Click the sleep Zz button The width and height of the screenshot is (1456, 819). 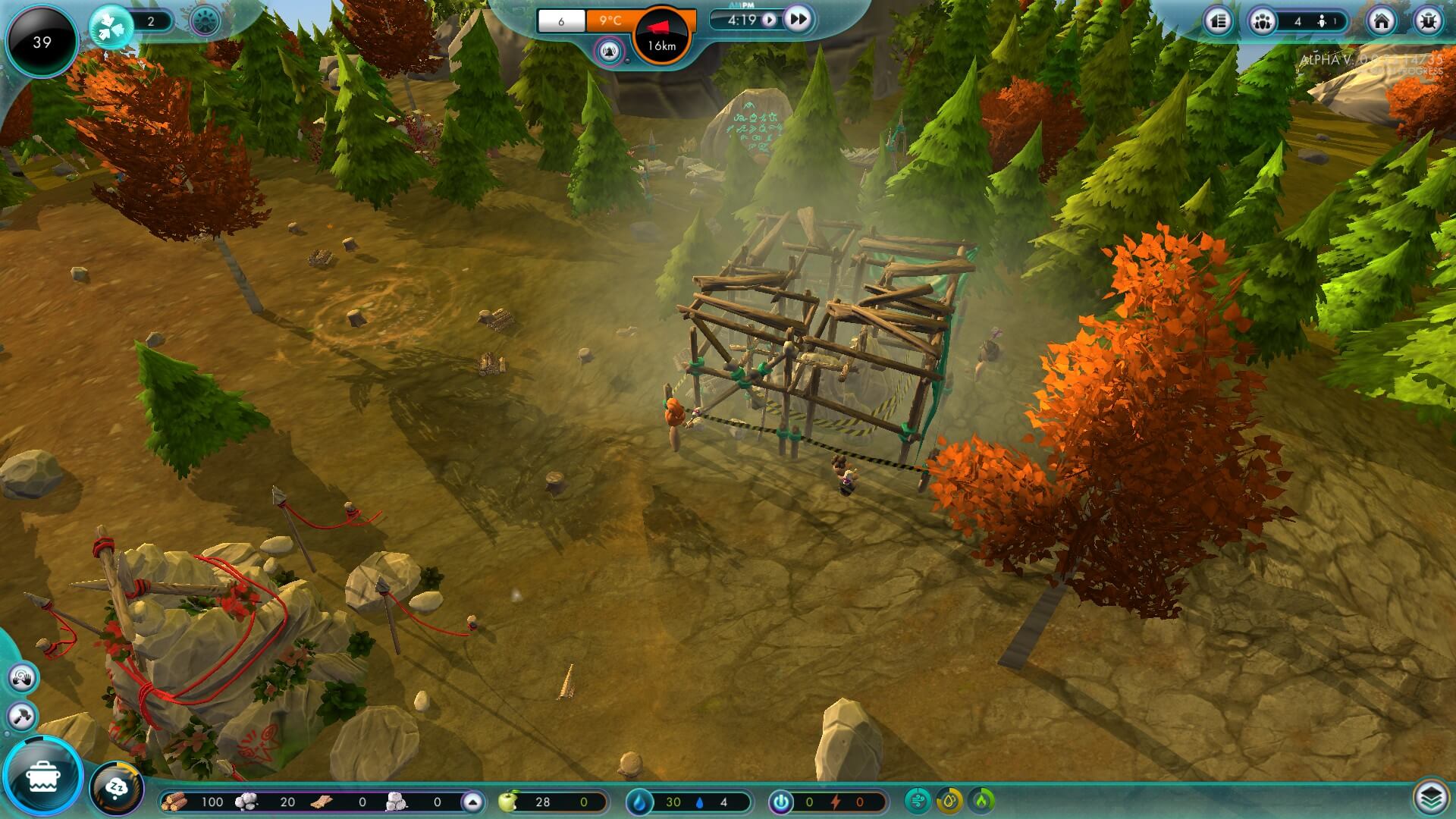(x=118, y=789)
